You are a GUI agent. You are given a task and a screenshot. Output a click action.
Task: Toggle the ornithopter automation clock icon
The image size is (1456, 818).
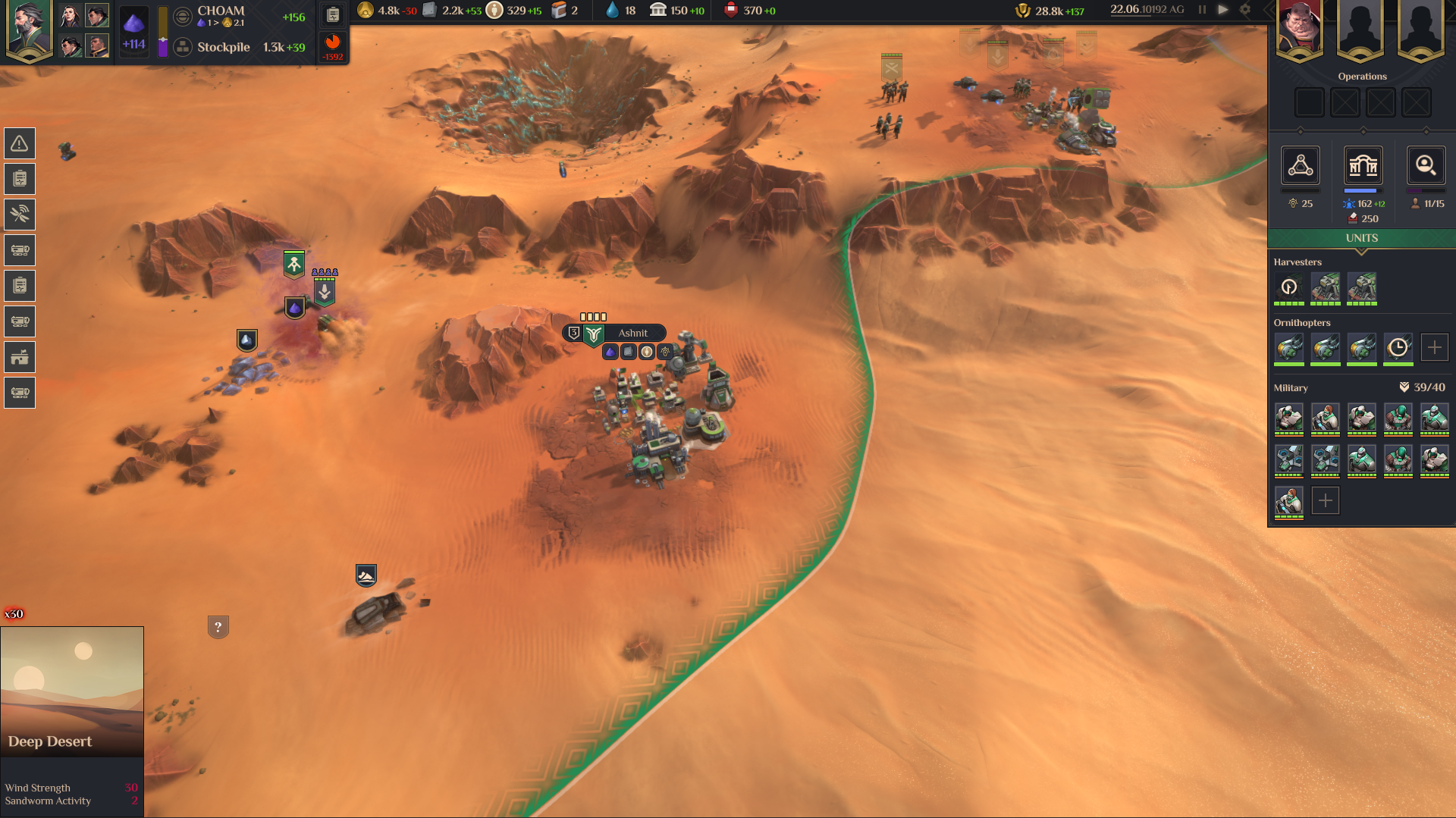[1398, 349]
